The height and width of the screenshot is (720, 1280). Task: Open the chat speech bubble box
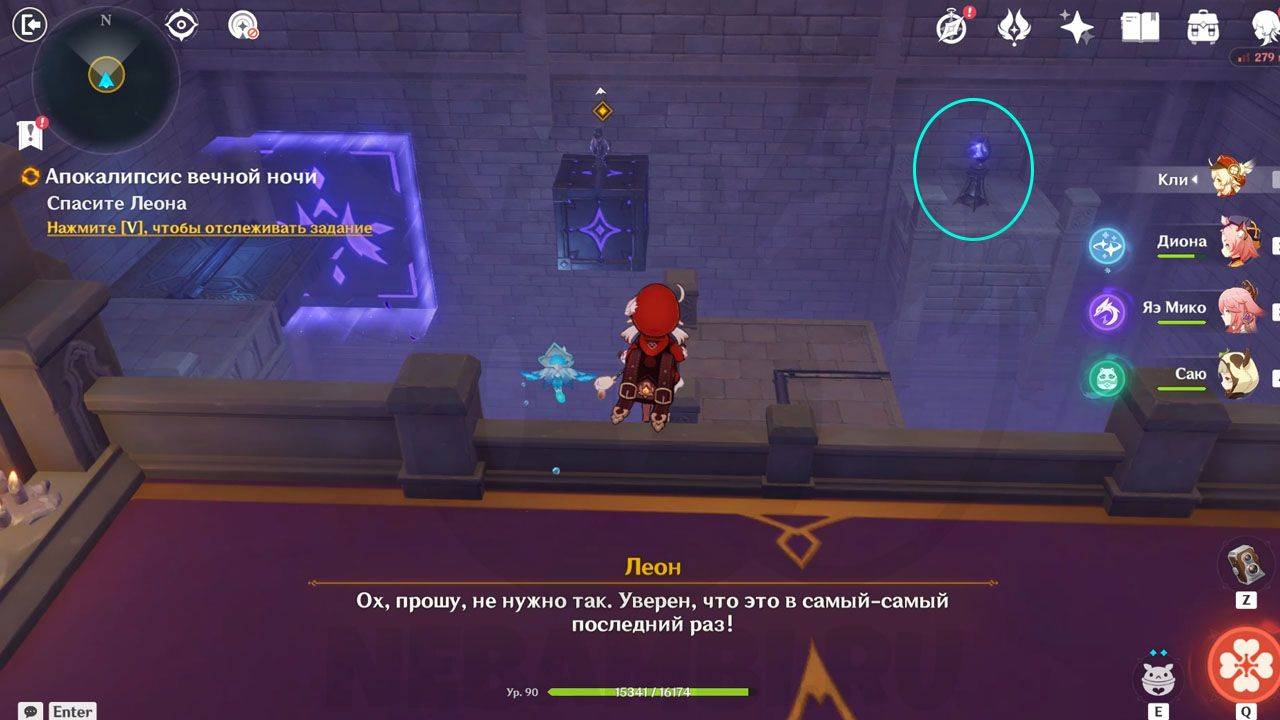pyautogui.click(x=32, y=711)
